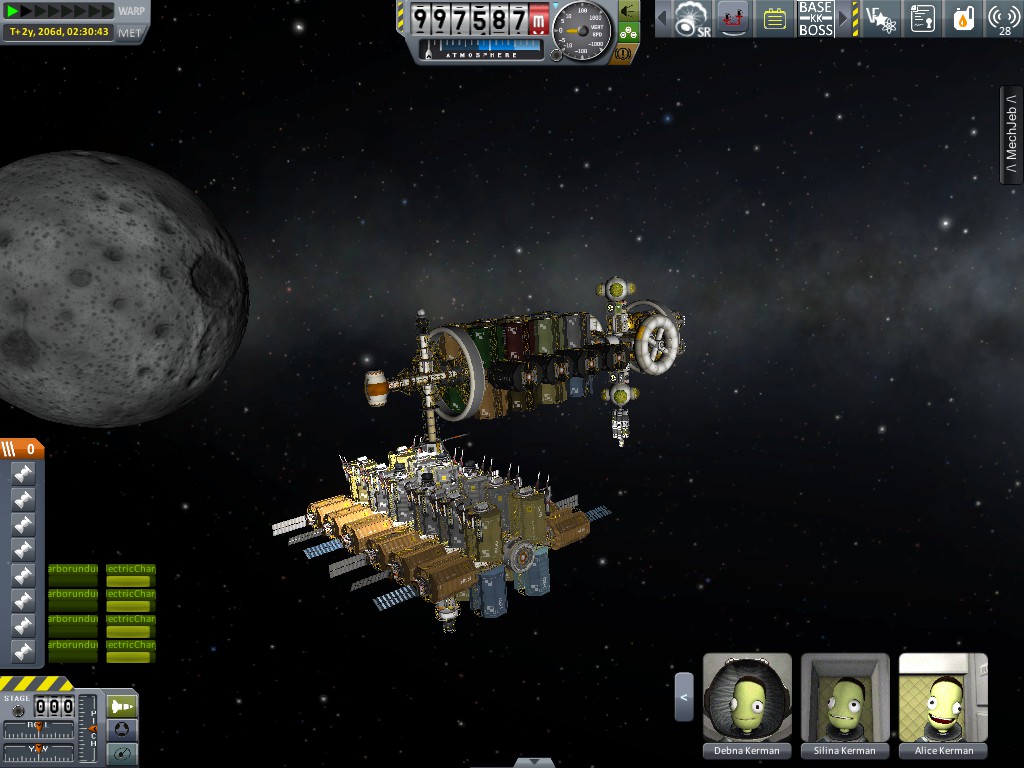The image size is (1024, 768).
Task: Open the contracts document toolbar icon
Action: 922,18
